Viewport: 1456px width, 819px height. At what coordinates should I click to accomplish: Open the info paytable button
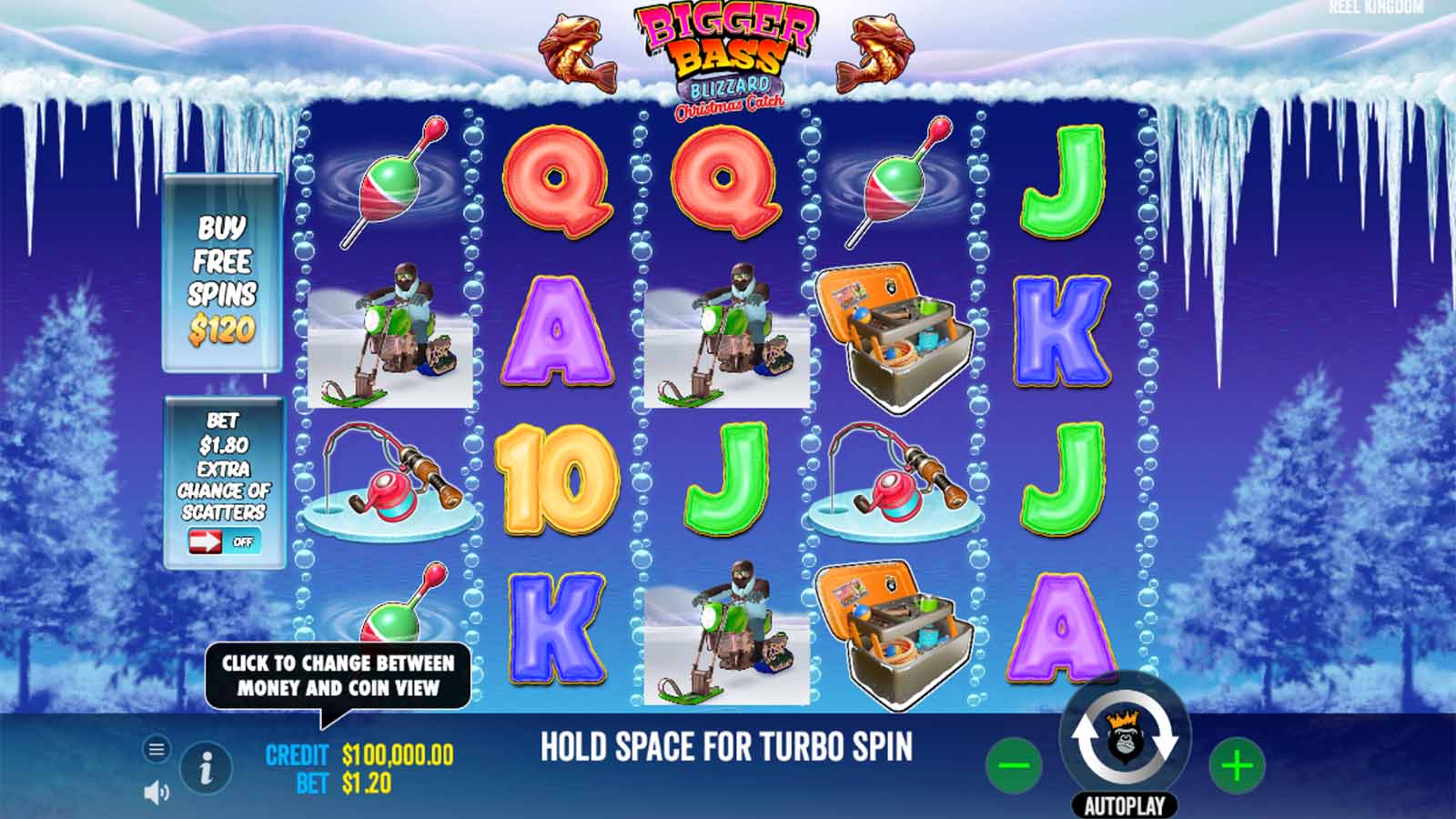(x=206, y=769)
